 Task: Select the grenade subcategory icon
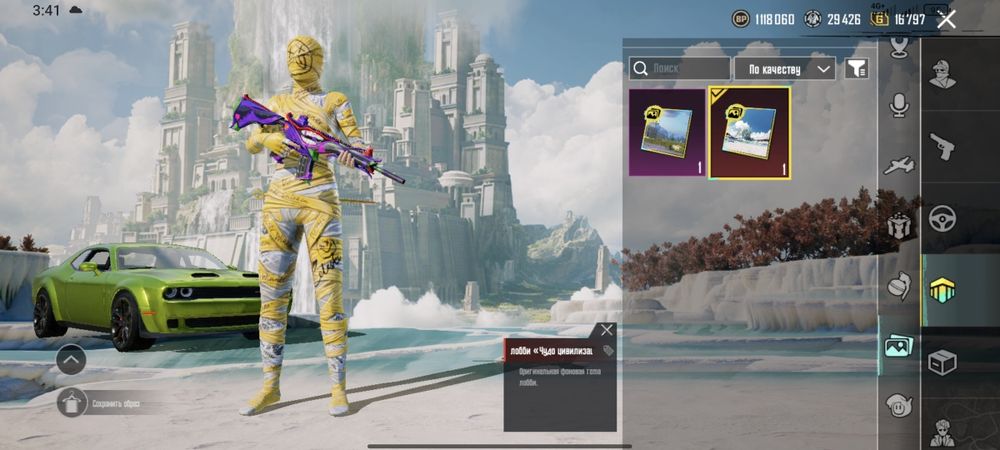click(900, 285)
